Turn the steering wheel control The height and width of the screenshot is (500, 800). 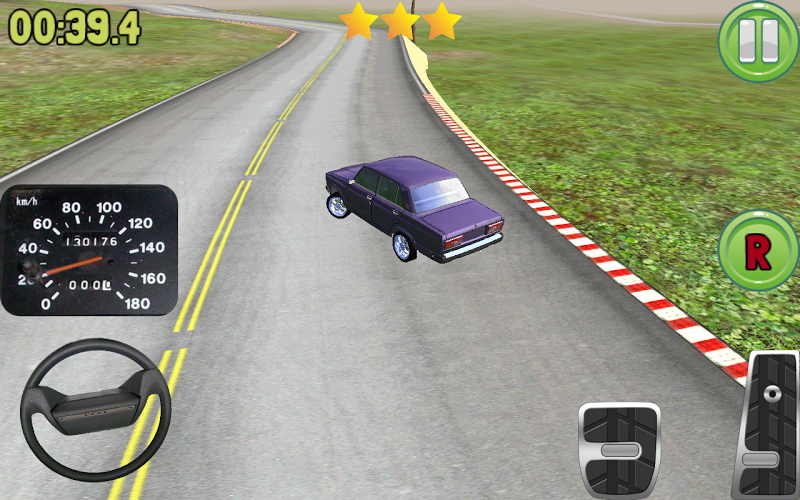point(96,410)
